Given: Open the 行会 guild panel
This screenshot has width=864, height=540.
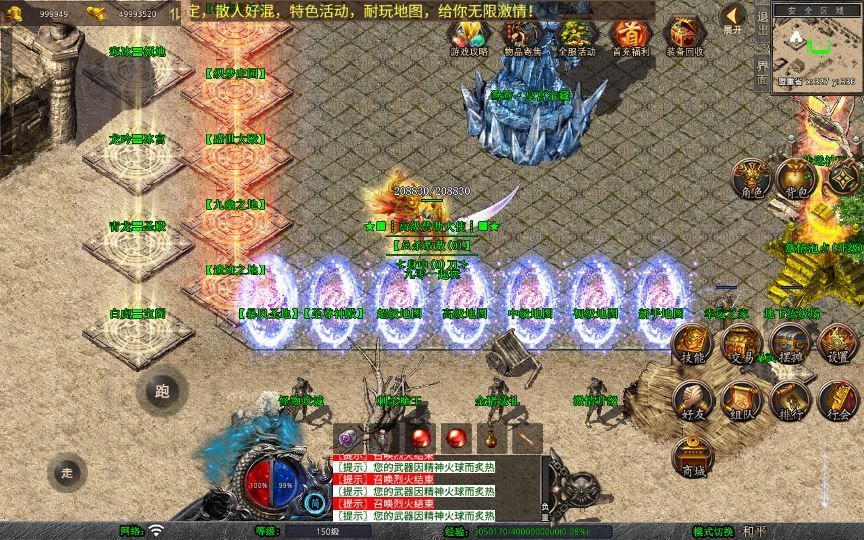Looking at the screenshot, I should click(x=839, y=400).
